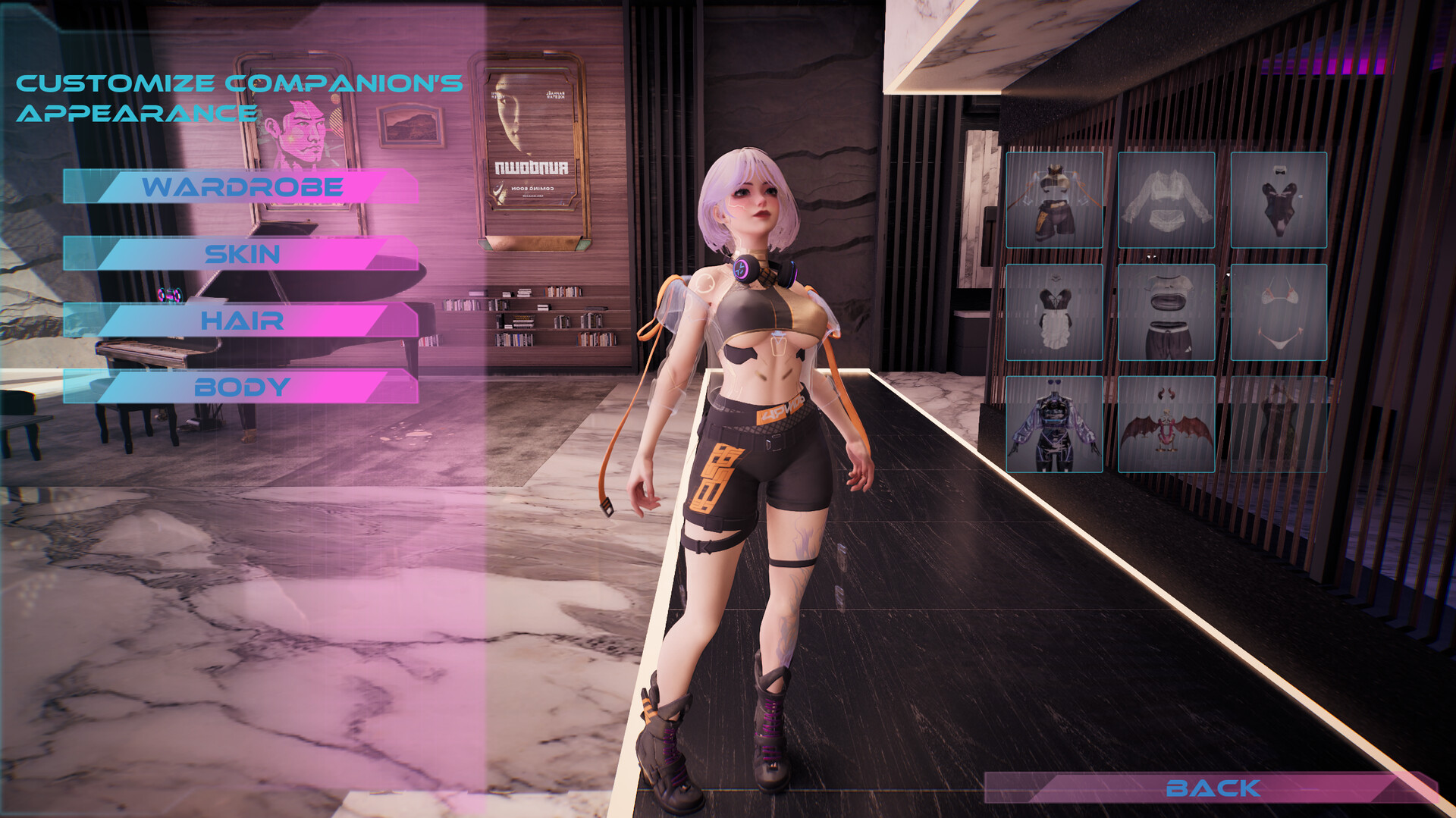Open Body customization options
The width and height of the screenshot is (1456, 818).
point(241,387)
